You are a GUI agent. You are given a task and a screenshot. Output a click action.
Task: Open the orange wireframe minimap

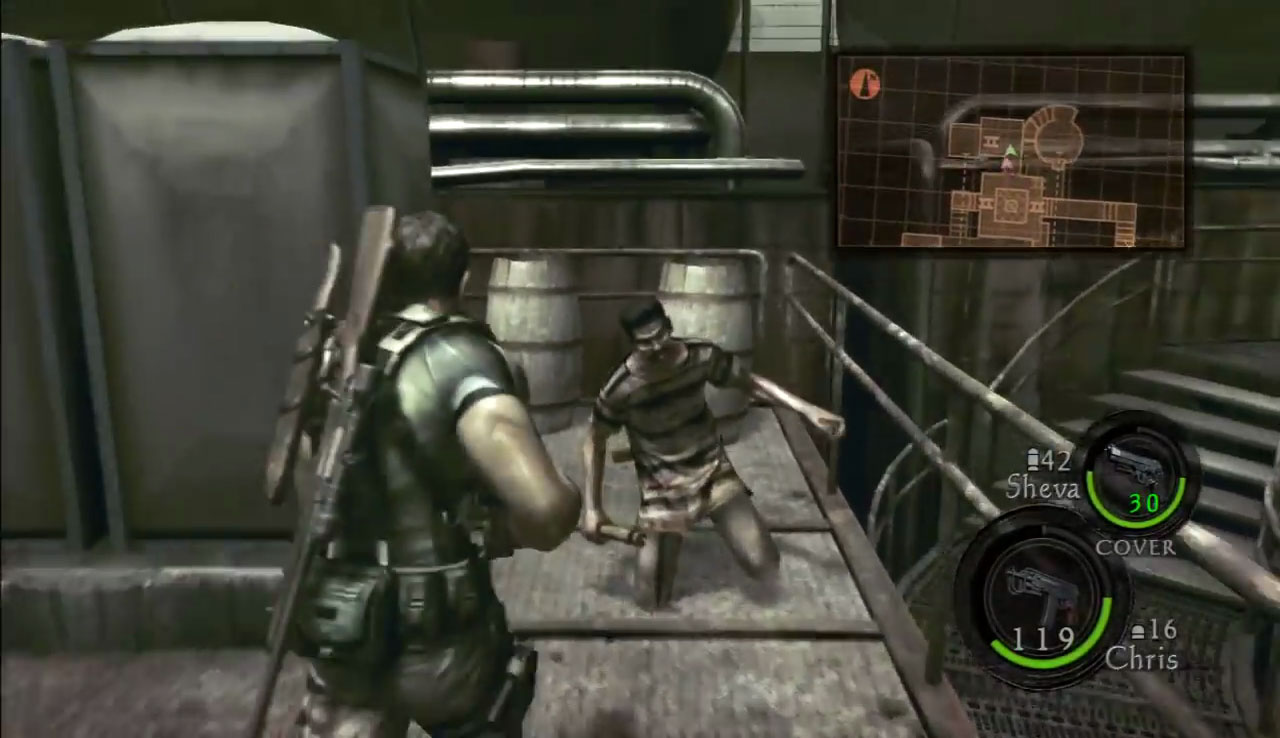(1010, 151)
